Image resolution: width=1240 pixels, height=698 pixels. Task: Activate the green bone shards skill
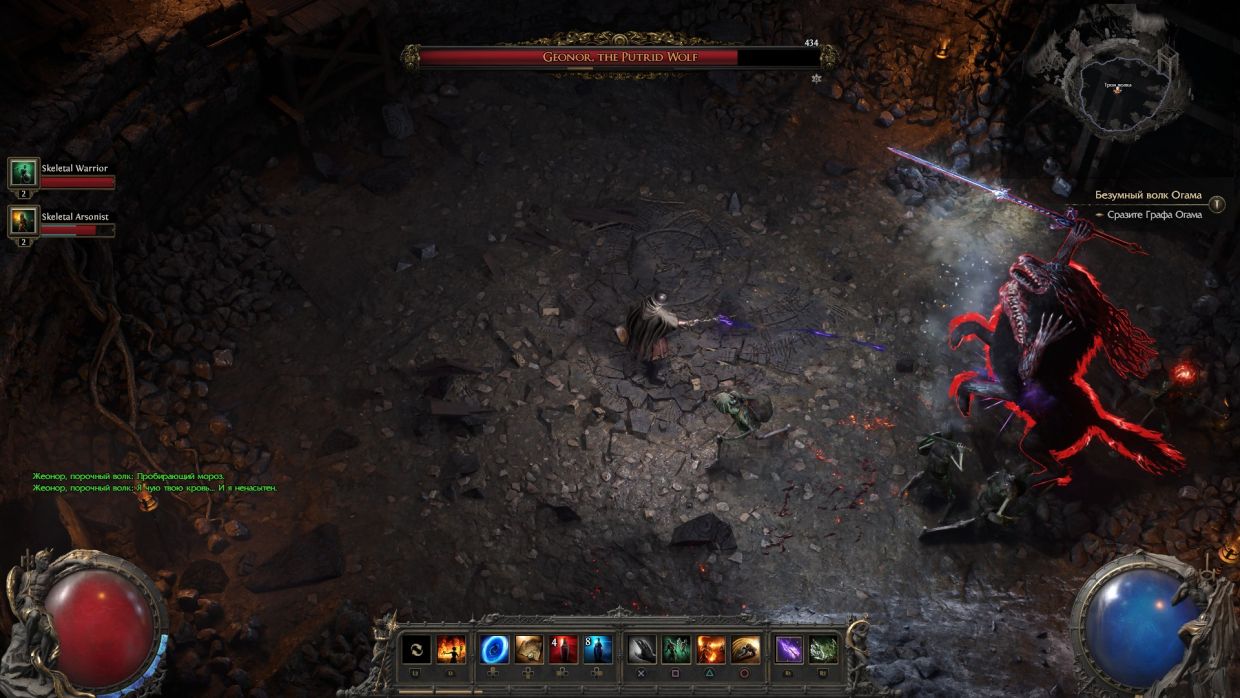[x=823, y=650]
